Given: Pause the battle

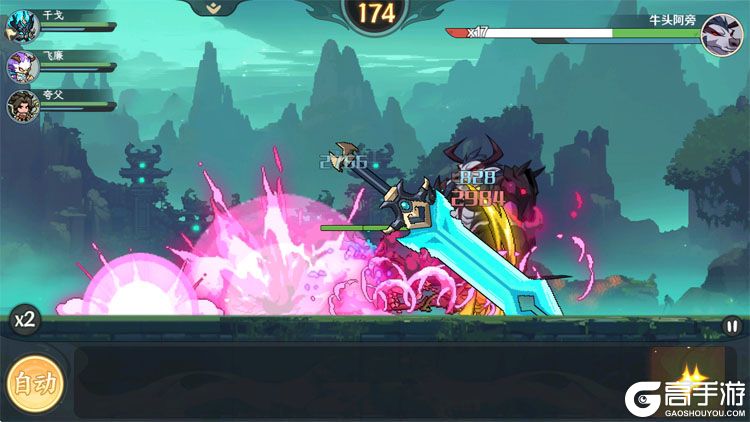Looking at the screenshot, I should 732,326.
